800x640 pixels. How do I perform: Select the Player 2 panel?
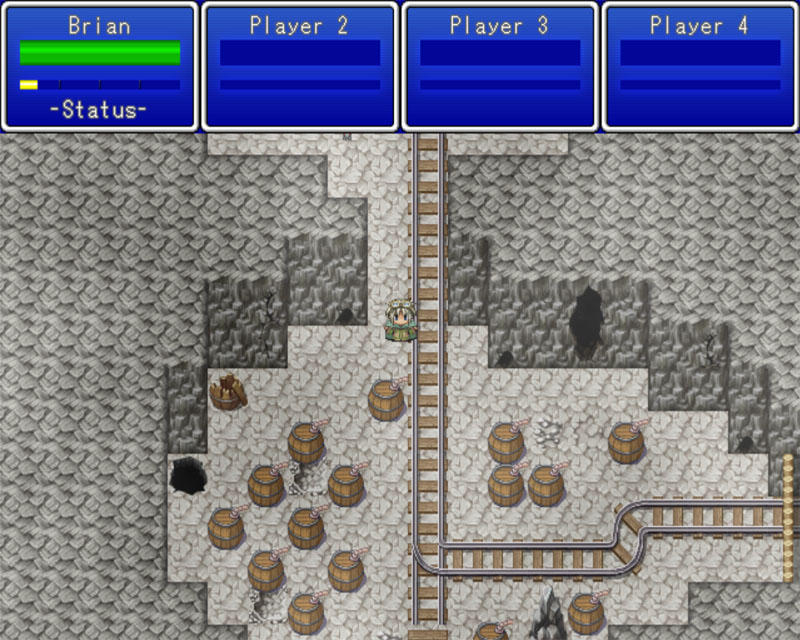pyautogui.click(x=300, y=66)
